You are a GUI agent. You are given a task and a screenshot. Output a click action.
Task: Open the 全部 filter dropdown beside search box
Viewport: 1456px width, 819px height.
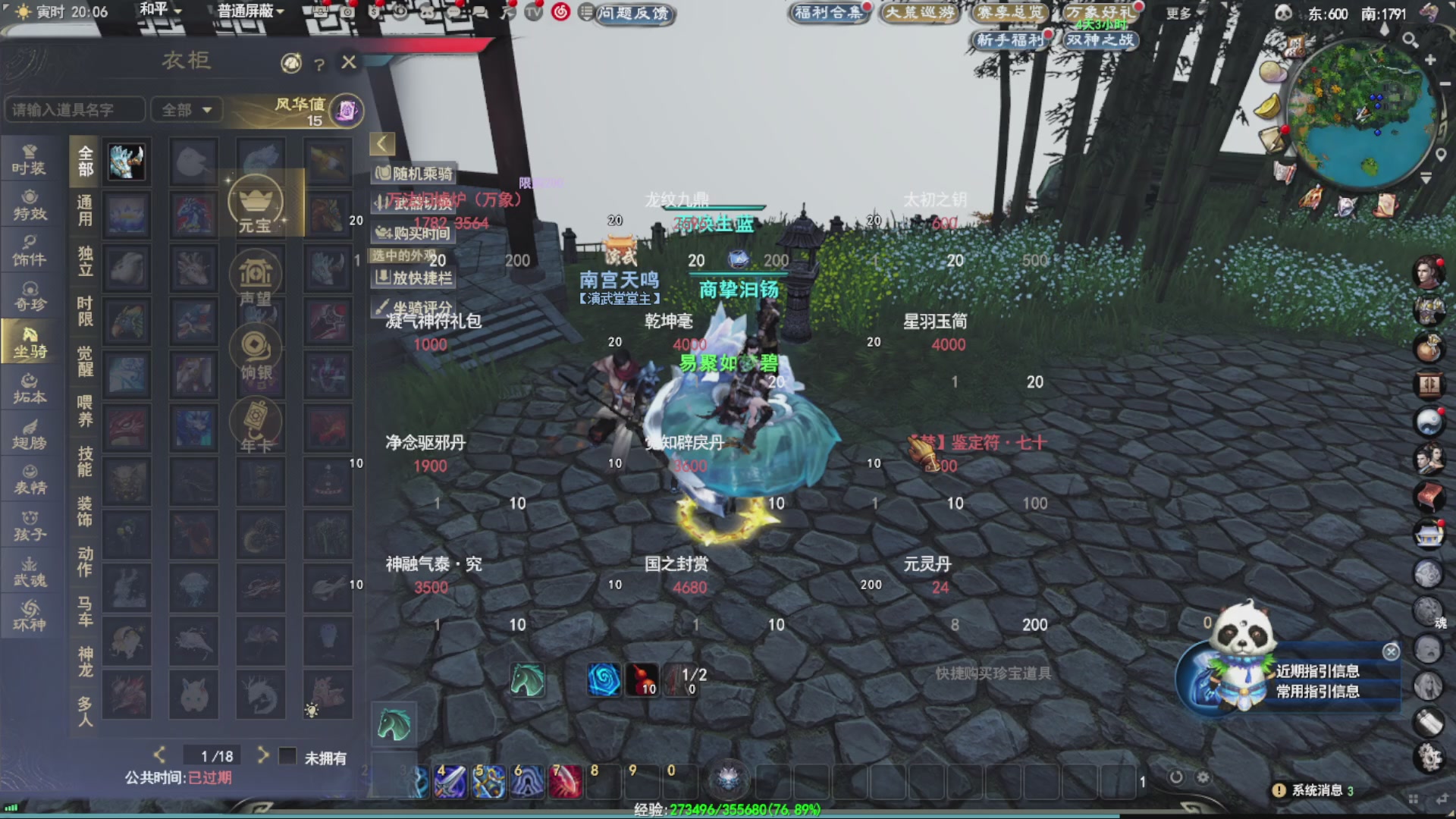[186, 110]
